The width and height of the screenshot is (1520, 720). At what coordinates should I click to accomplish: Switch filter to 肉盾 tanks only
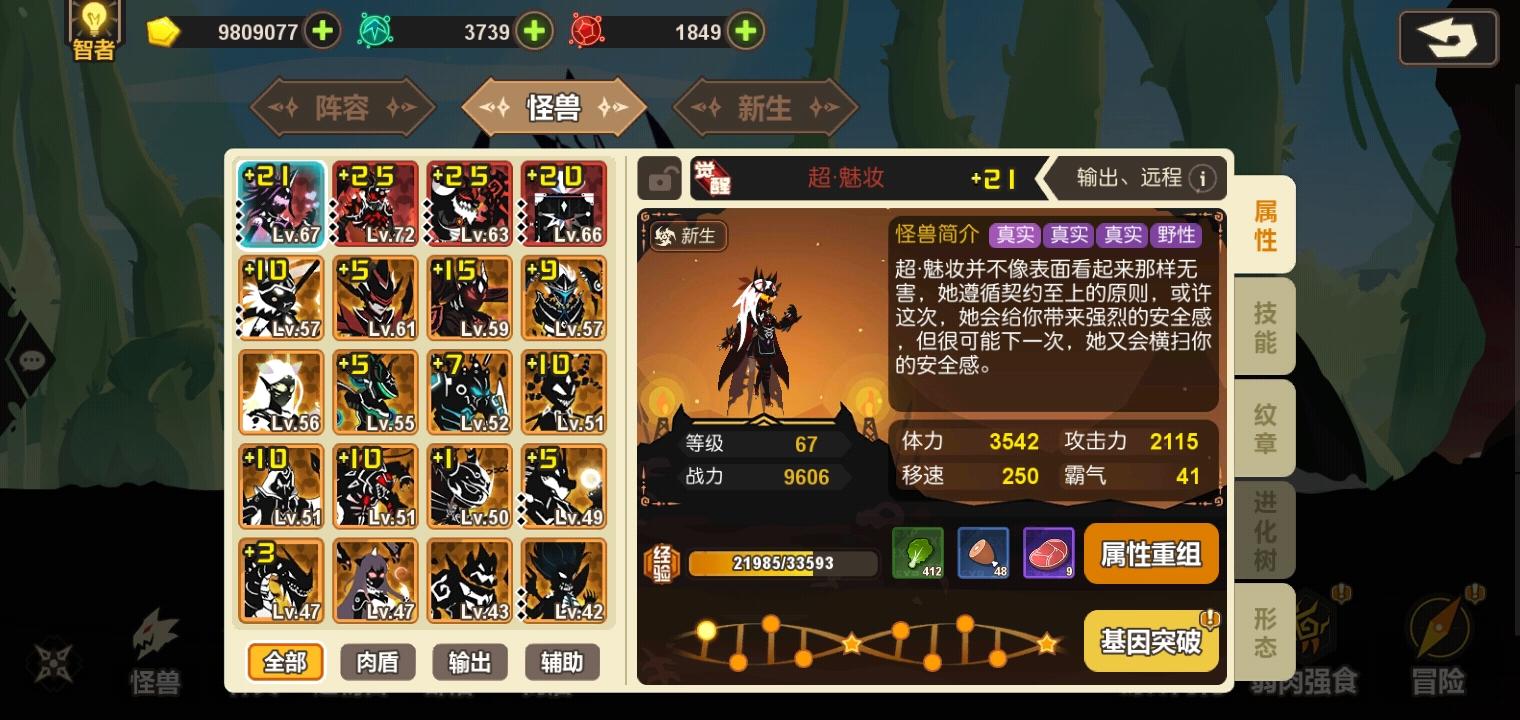[x=377, y=662]
